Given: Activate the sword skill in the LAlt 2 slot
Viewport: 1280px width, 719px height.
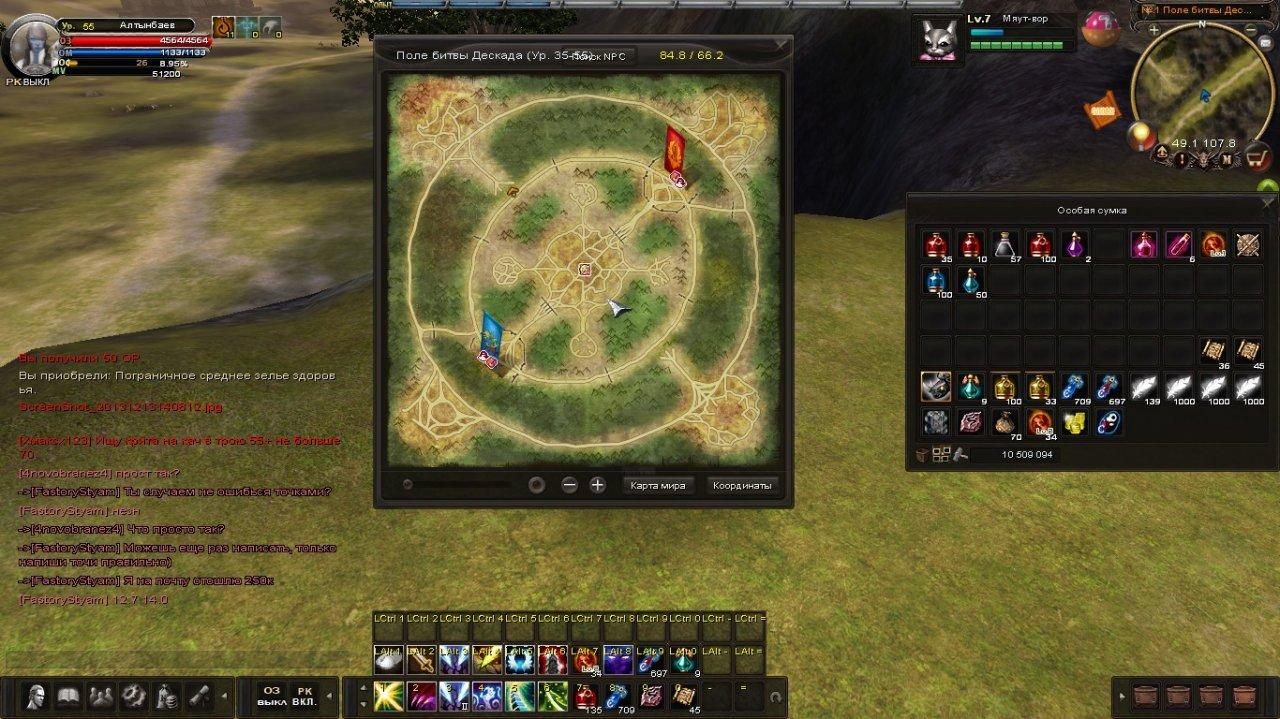Looking at the screenshot, I should click(421, 660).
